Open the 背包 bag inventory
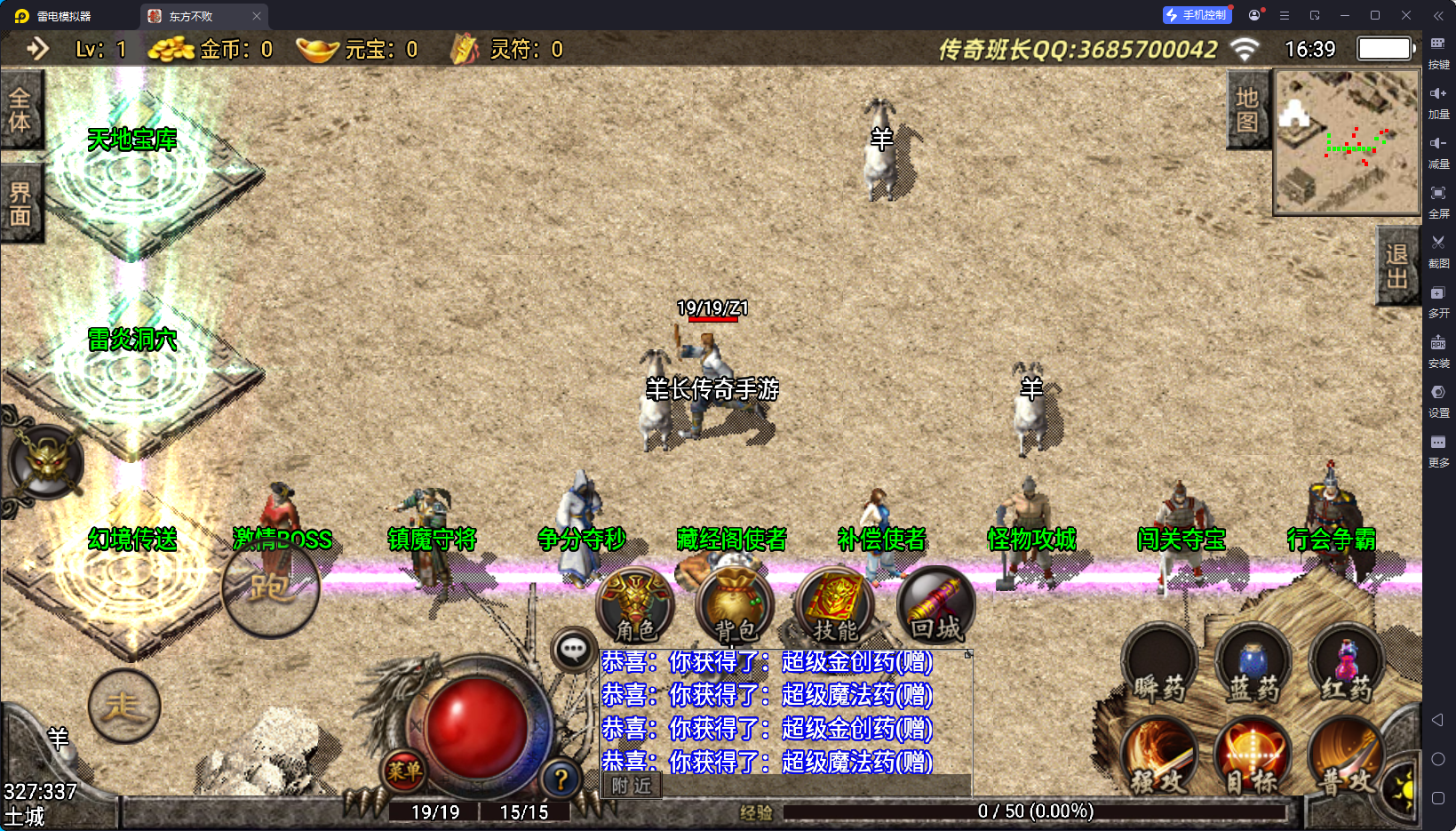 (736, 606)
